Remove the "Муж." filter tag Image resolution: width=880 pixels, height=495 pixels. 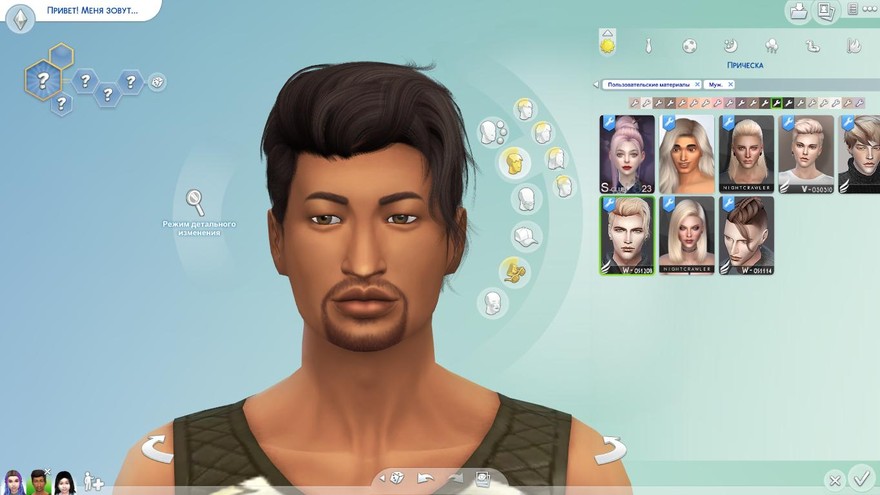tap(731, 85)
